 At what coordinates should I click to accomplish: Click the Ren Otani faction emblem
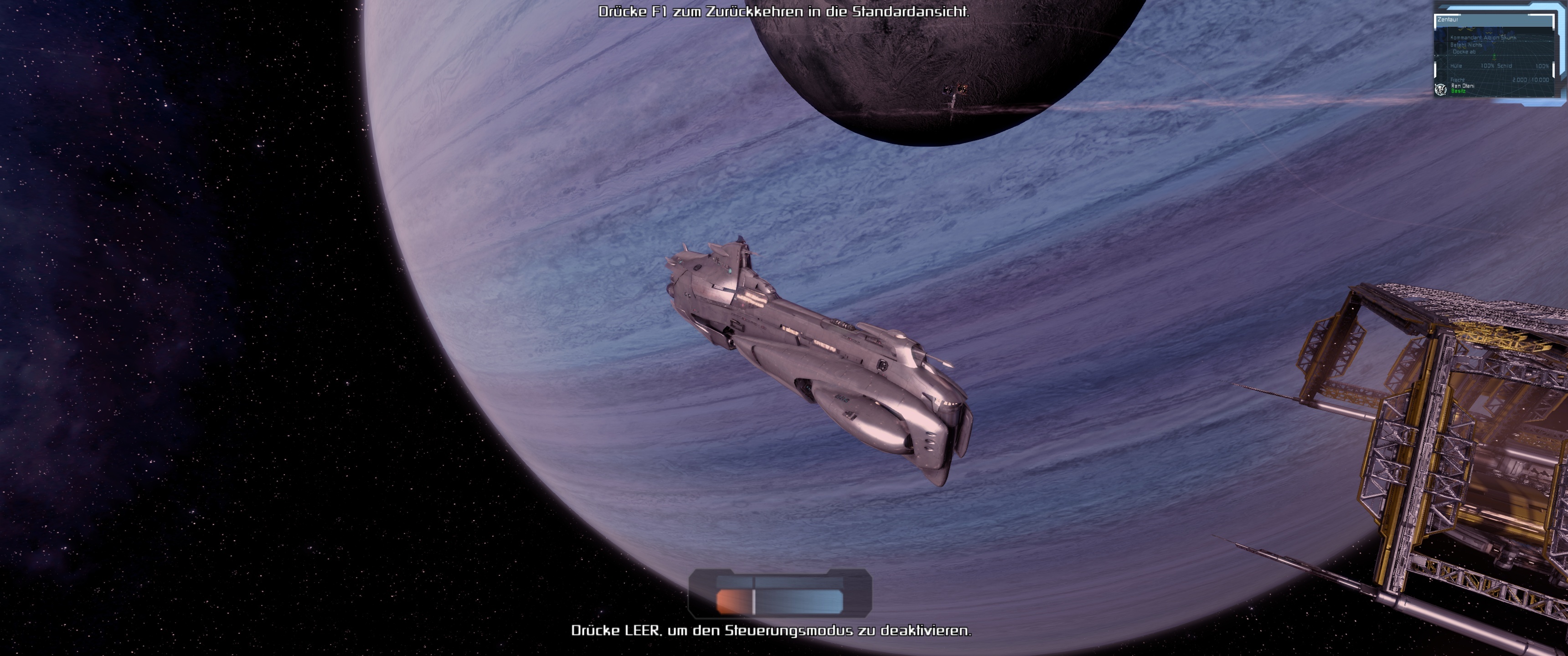1441,89
